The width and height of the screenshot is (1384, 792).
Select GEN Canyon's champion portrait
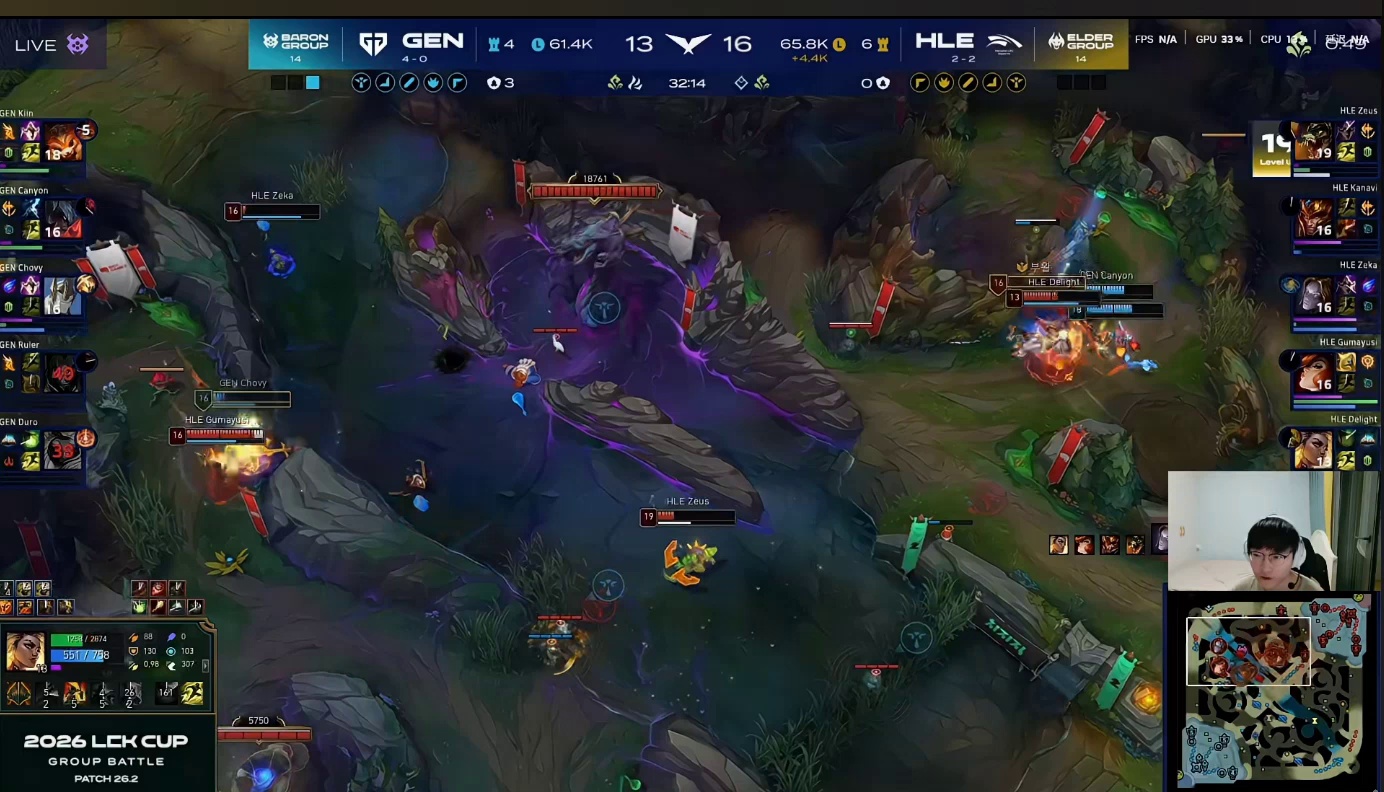click(x=62, y=220)
